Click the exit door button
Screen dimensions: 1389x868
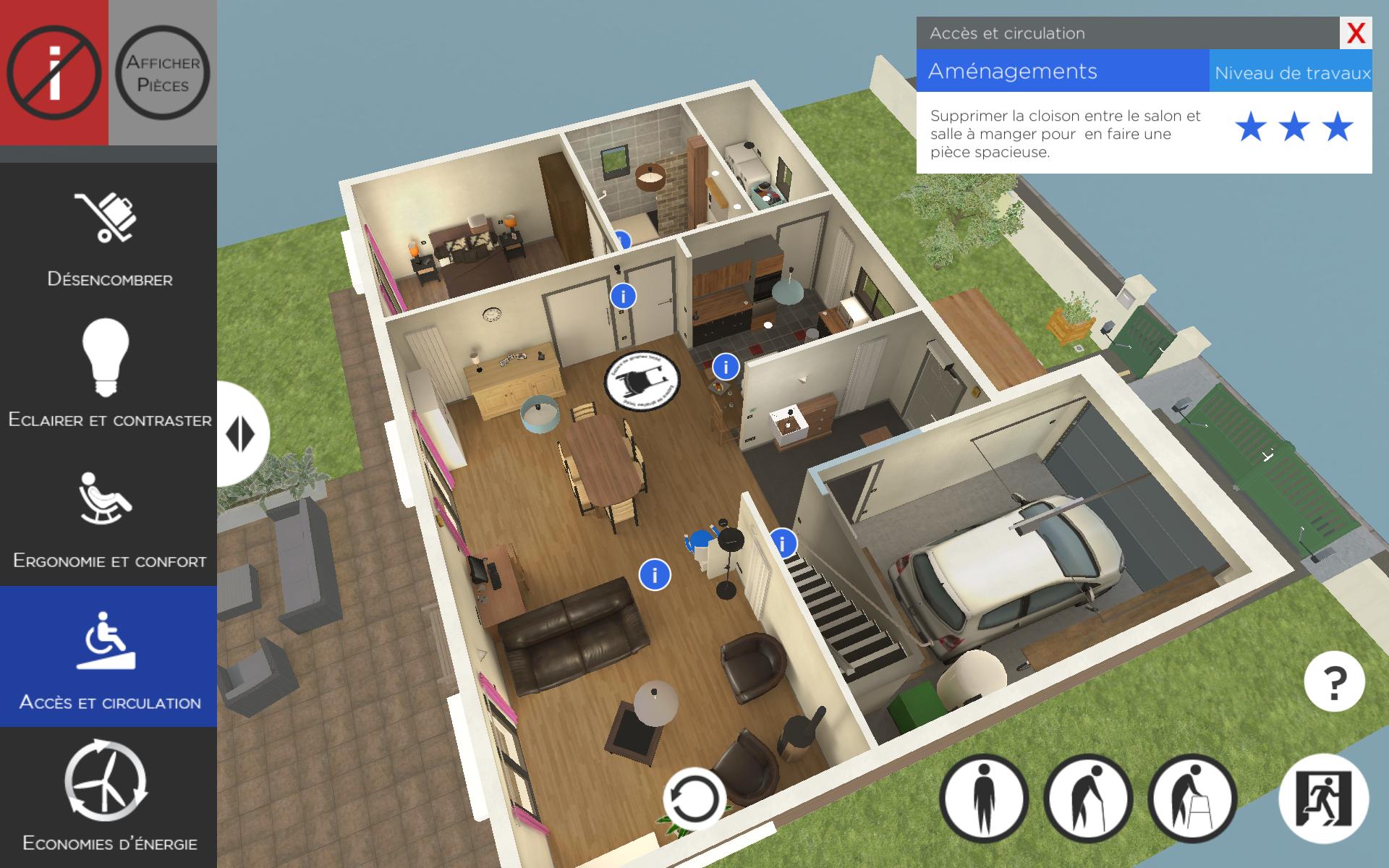1324,799
